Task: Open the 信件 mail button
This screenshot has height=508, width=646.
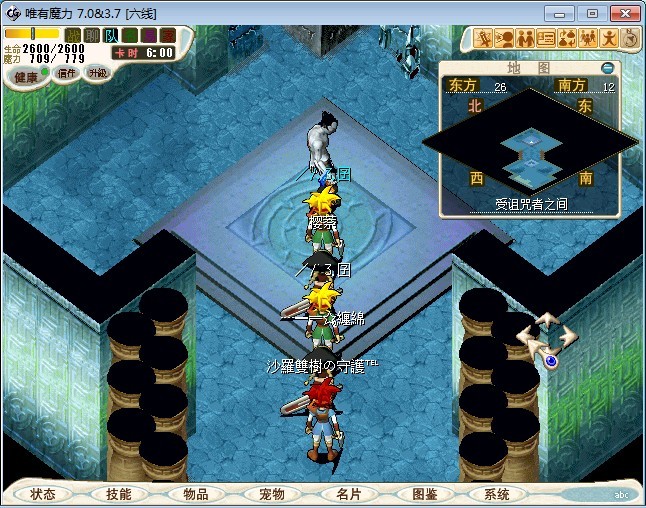Action: 67,73
